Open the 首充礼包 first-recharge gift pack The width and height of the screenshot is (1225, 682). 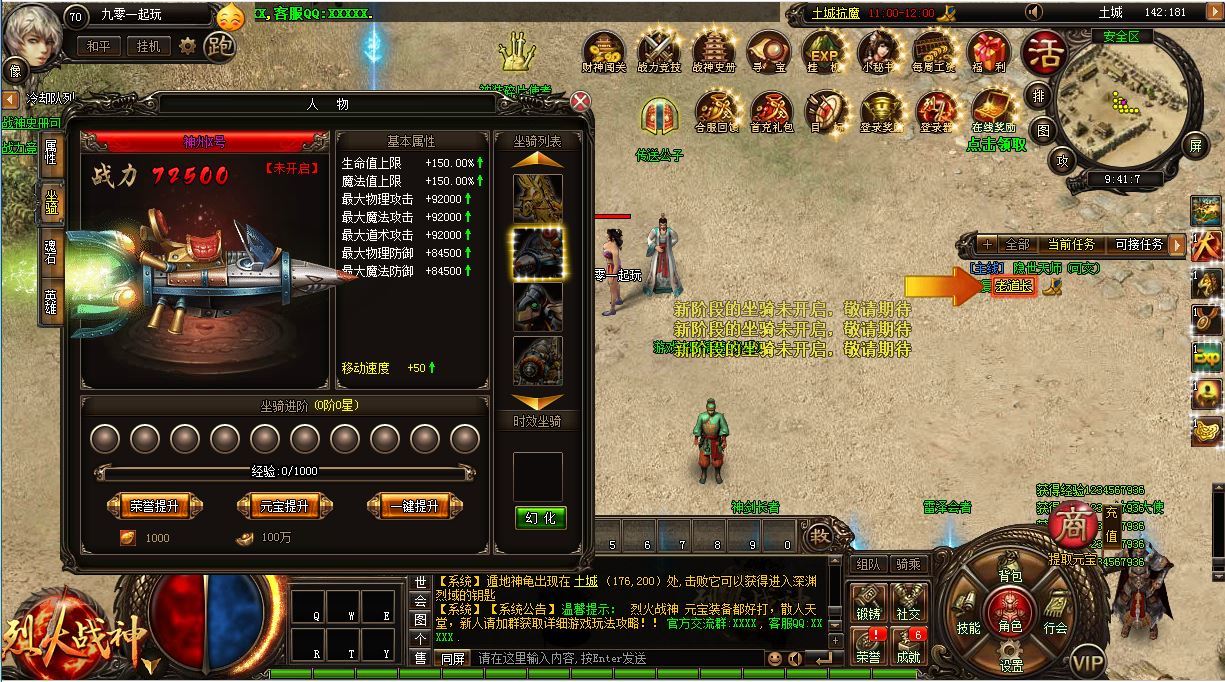[771, 110]
